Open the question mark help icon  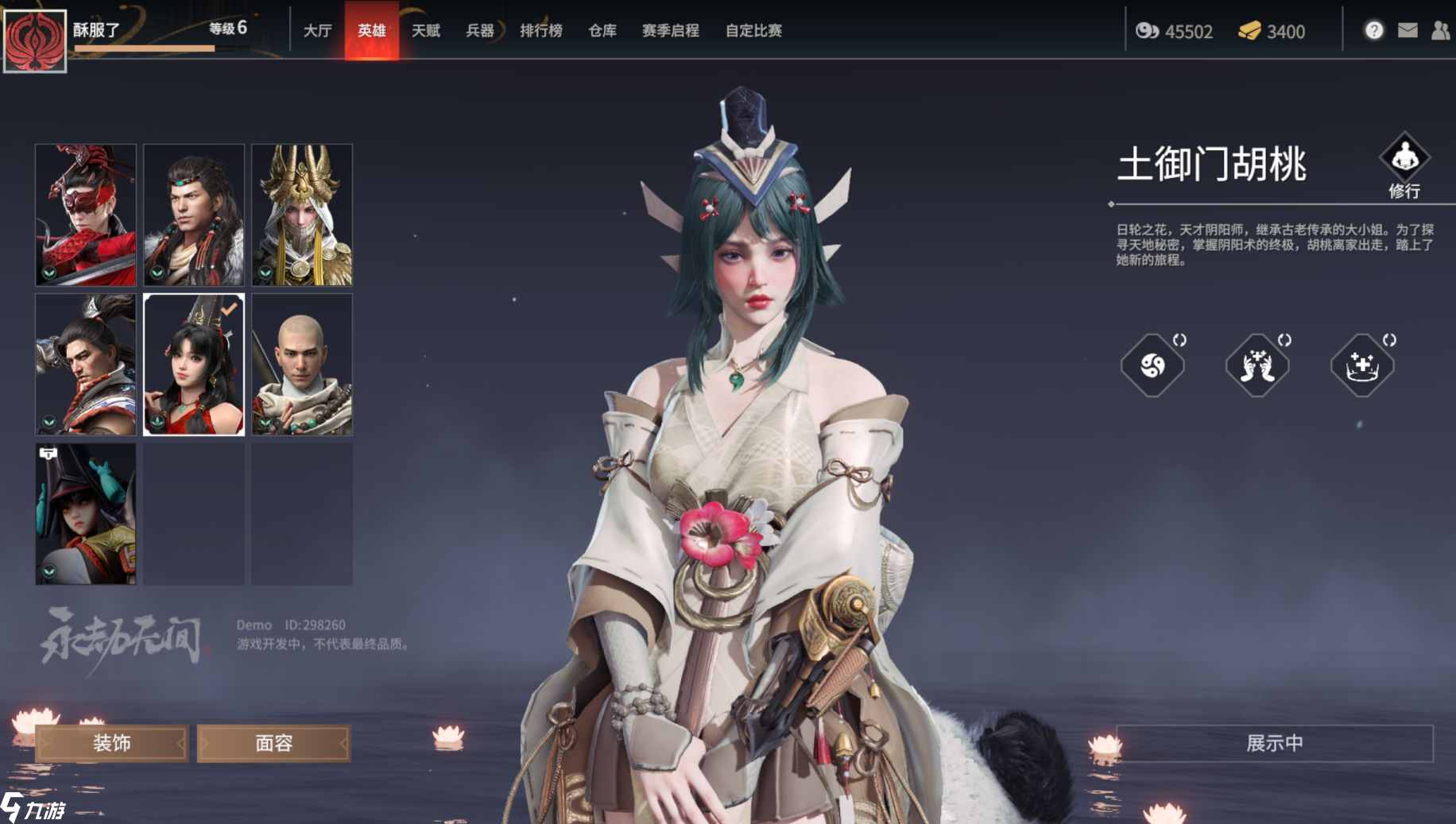pyautogui.click(x=1374, y=30)
